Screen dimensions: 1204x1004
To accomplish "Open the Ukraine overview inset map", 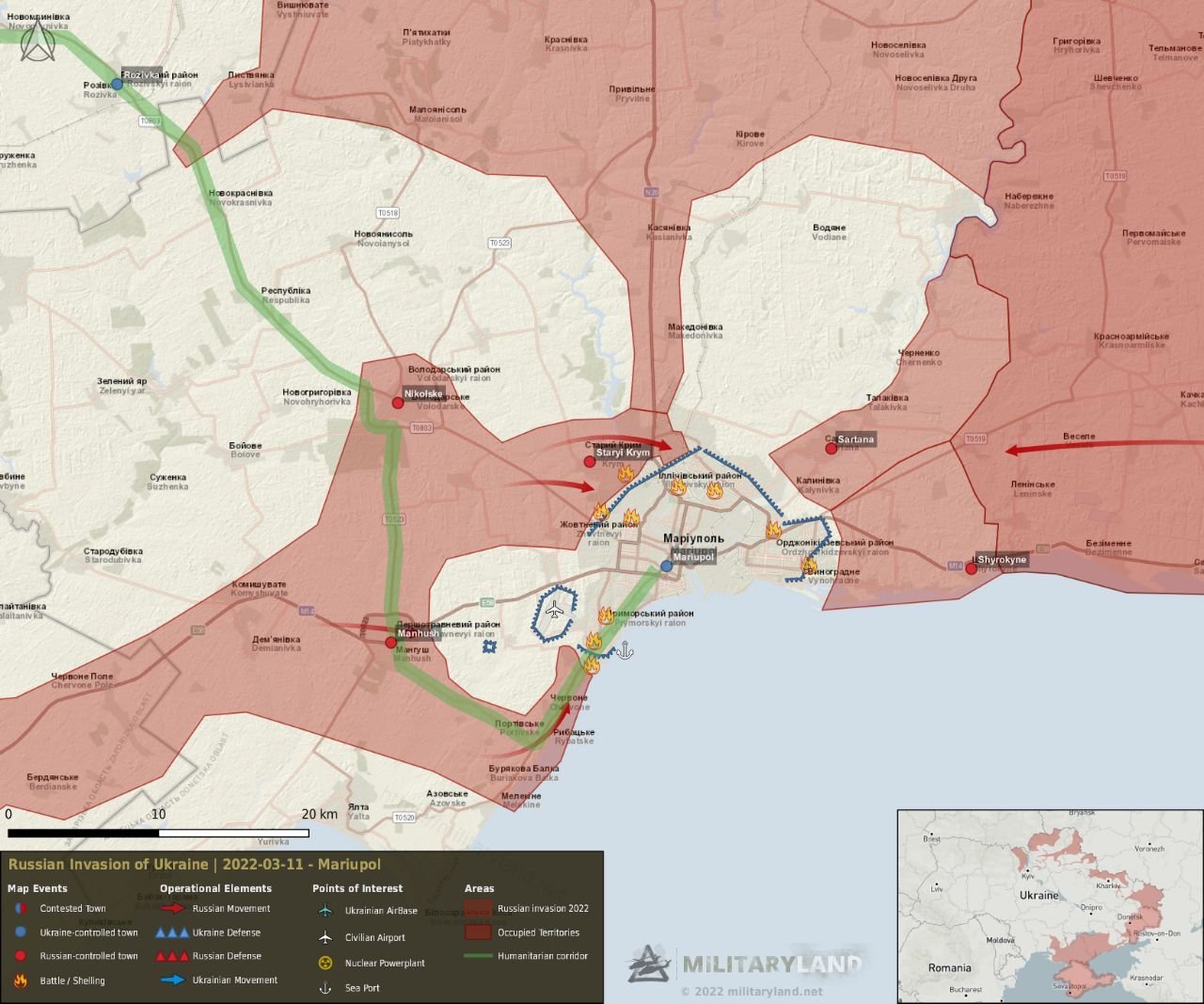I will [1050, 905].
